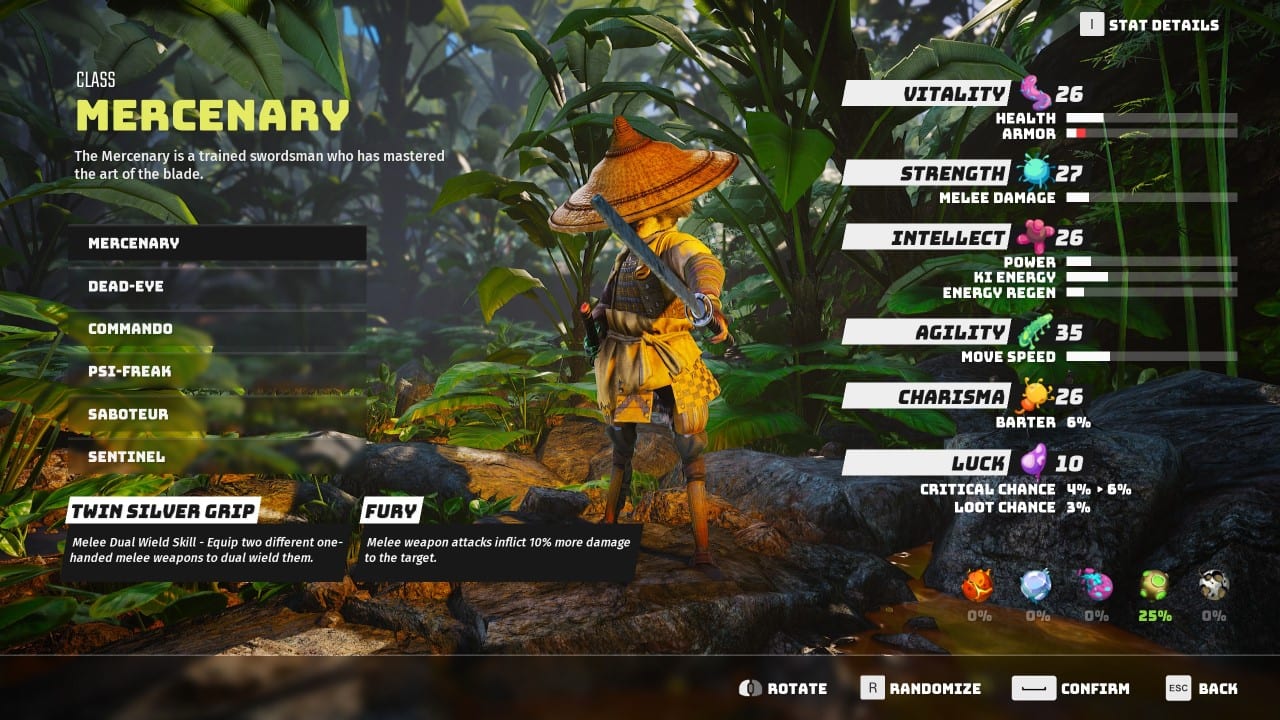Open Stat Details
Screen dimensions: 1280x720
coord(1151,24)
